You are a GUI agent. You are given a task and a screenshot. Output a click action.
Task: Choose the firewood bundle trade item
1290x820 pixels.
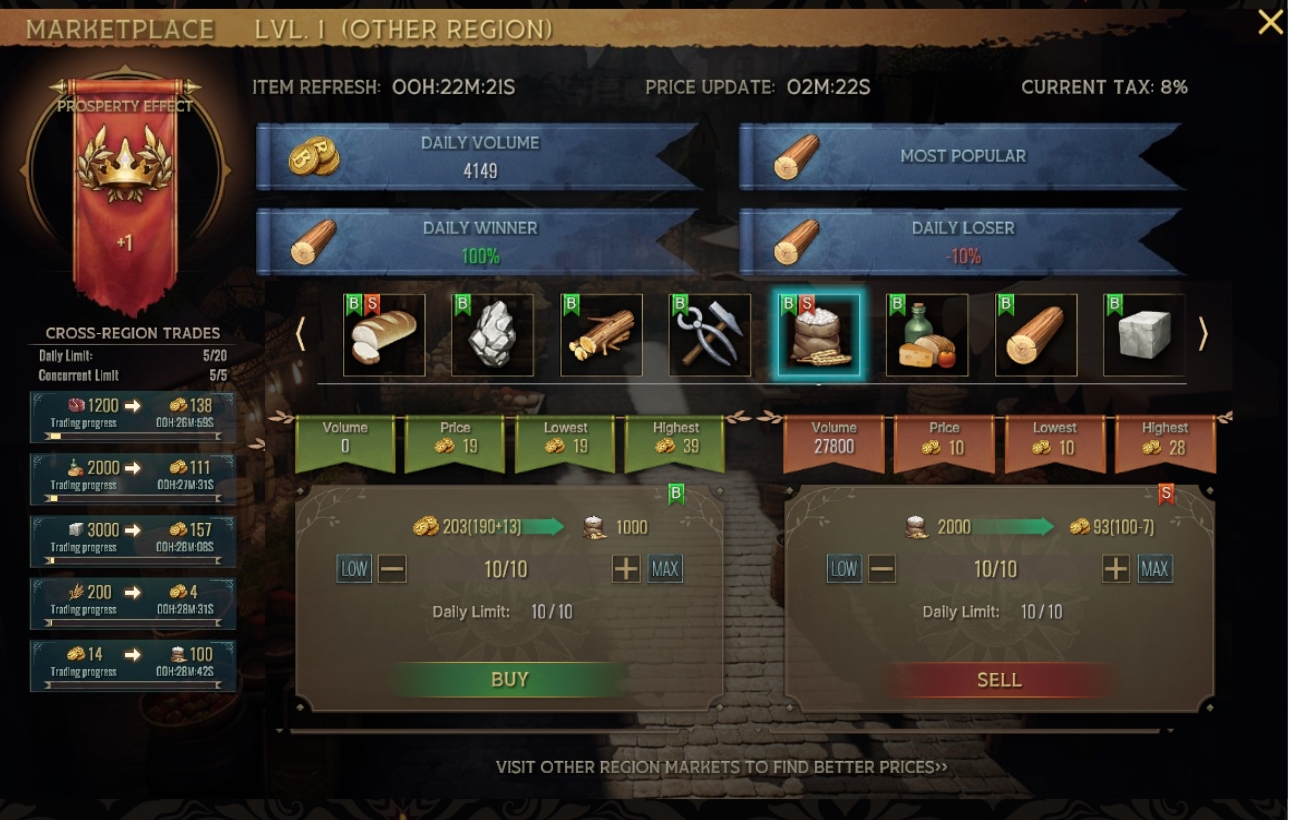[x=601, y=335]
